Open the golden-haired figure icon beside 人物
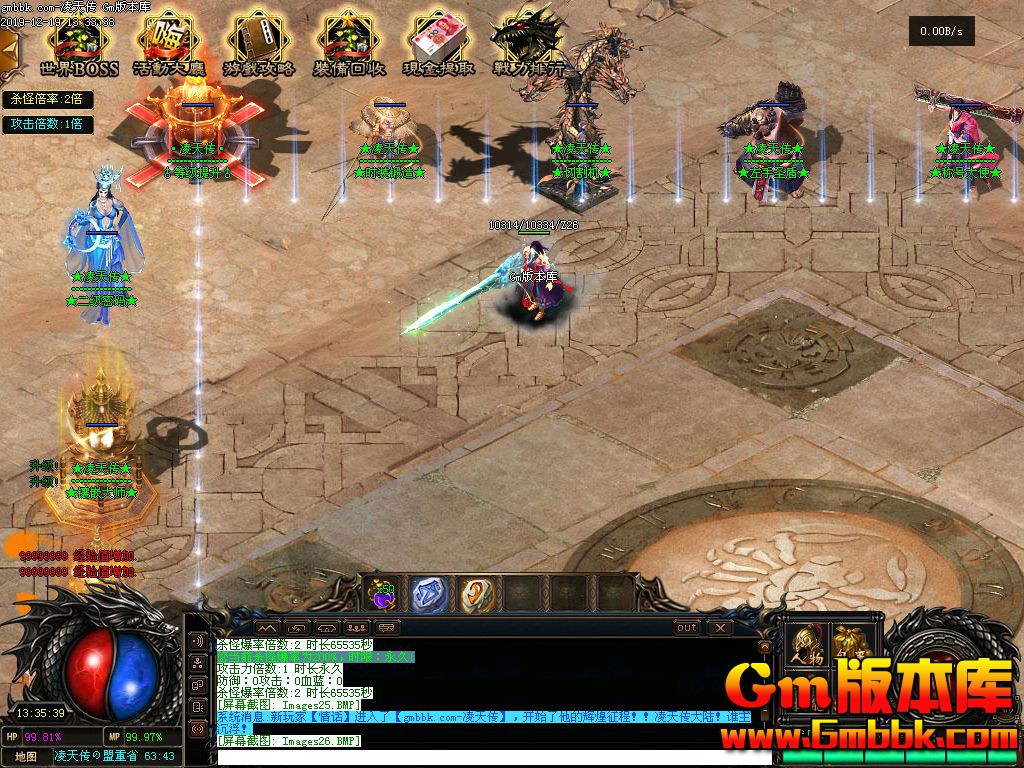The height and width of the screenshot is (768, 1024). pos(850,647)
